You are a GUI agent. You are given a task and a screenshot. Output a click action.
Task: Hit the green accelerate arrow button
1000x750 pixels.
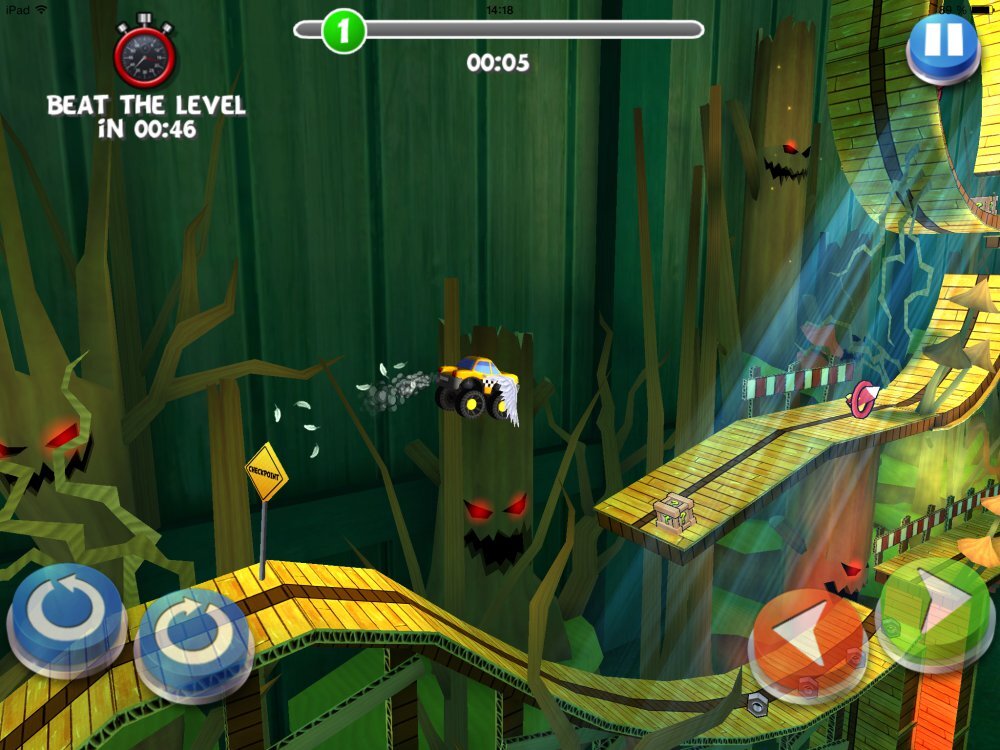coord(937,610)
